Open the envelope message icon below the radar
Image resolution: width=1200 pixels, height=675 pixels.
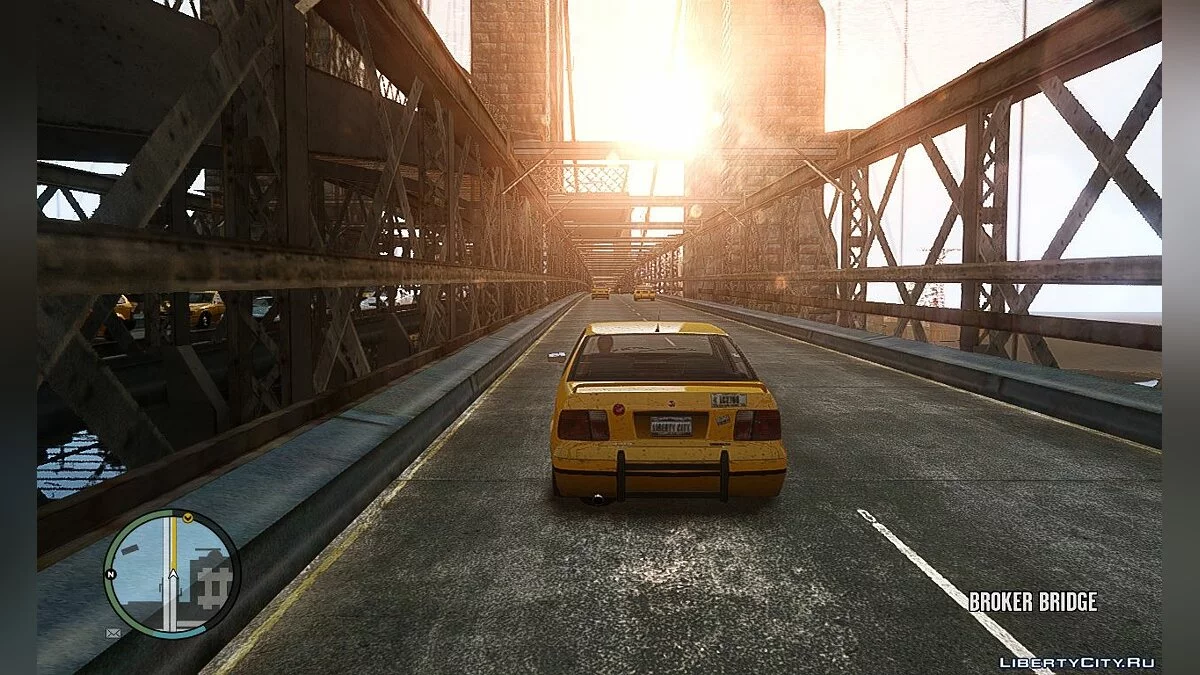tap(113, 632)
